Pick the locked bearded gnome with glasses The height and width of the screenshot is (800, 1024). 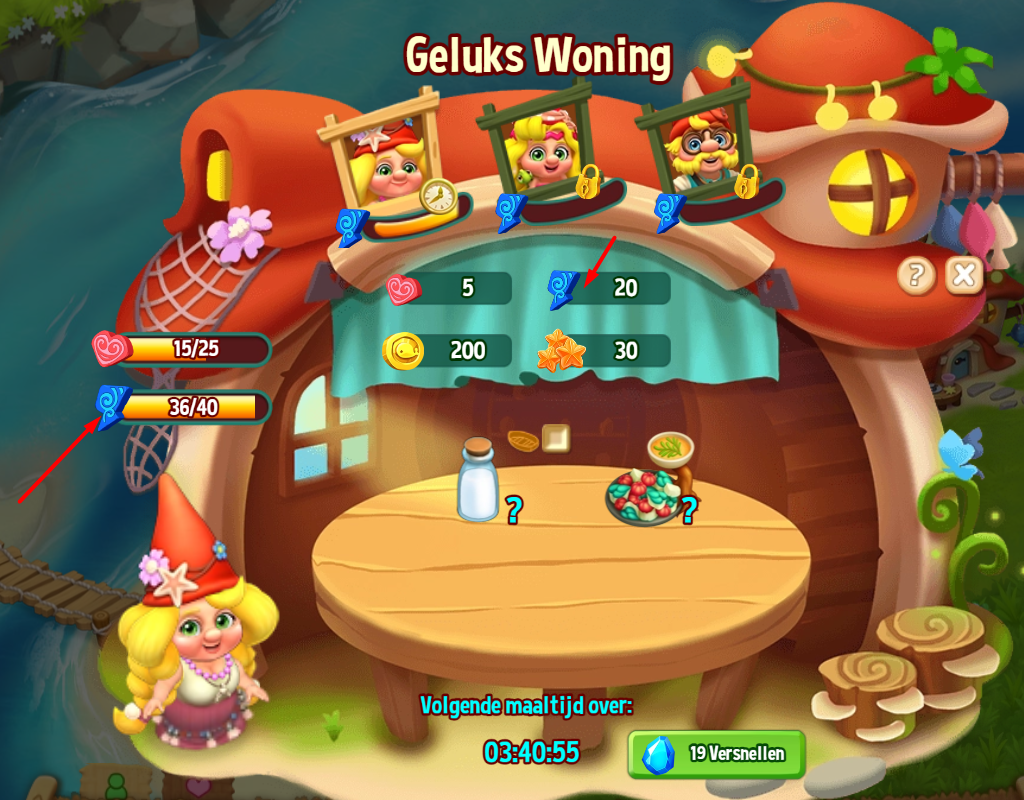[x=697, y=152]
